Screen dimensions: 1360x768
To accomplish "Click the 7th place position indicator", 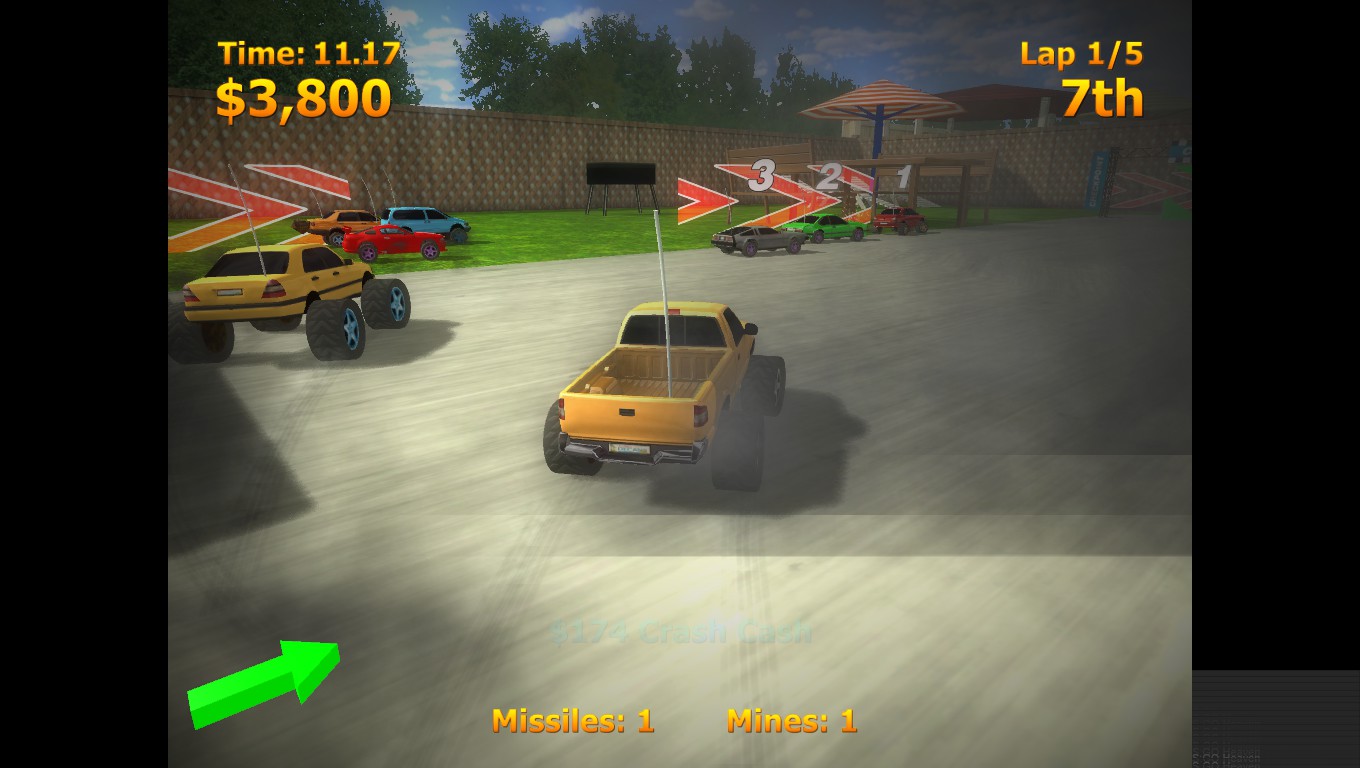I will point(1104,97).
